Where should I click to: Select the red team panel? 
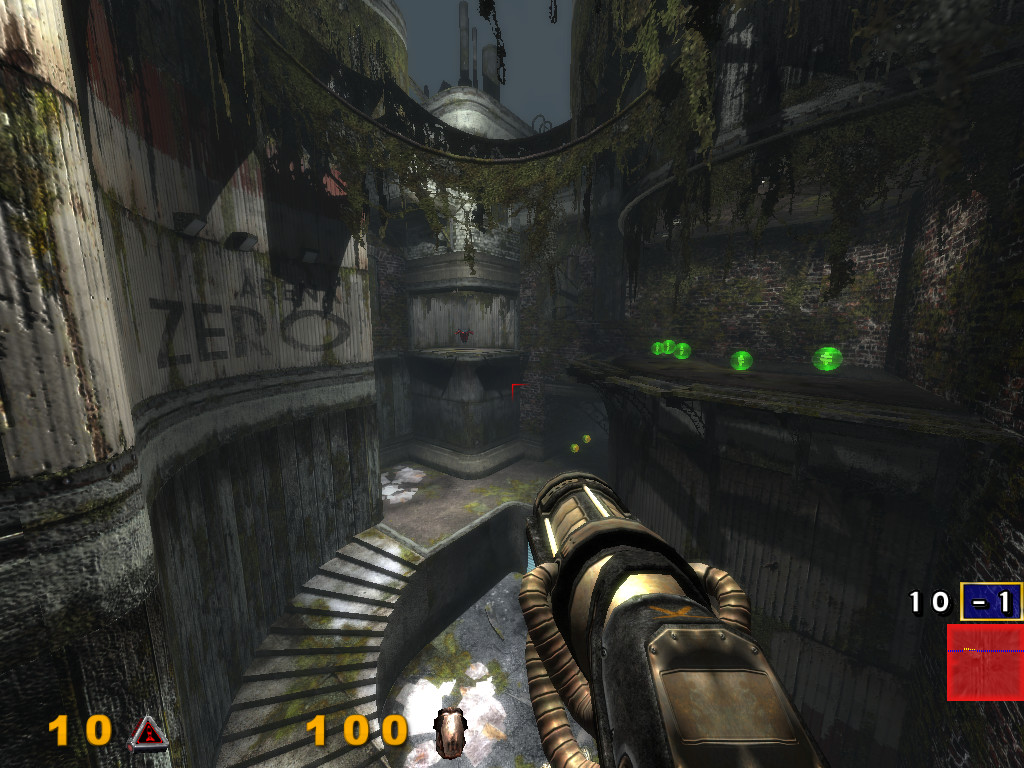coord(984,662)
